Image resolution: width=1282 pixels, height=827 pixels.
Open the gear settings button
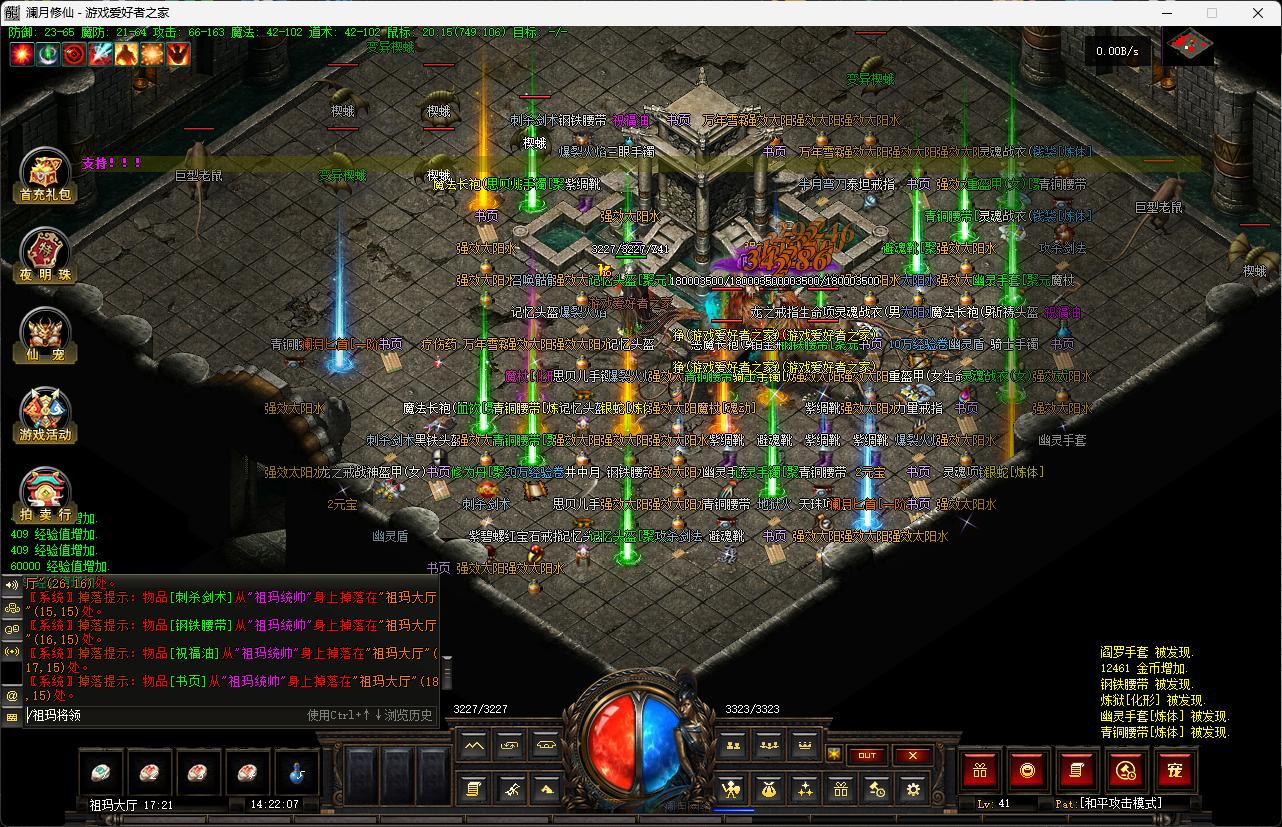pos(912,789)
